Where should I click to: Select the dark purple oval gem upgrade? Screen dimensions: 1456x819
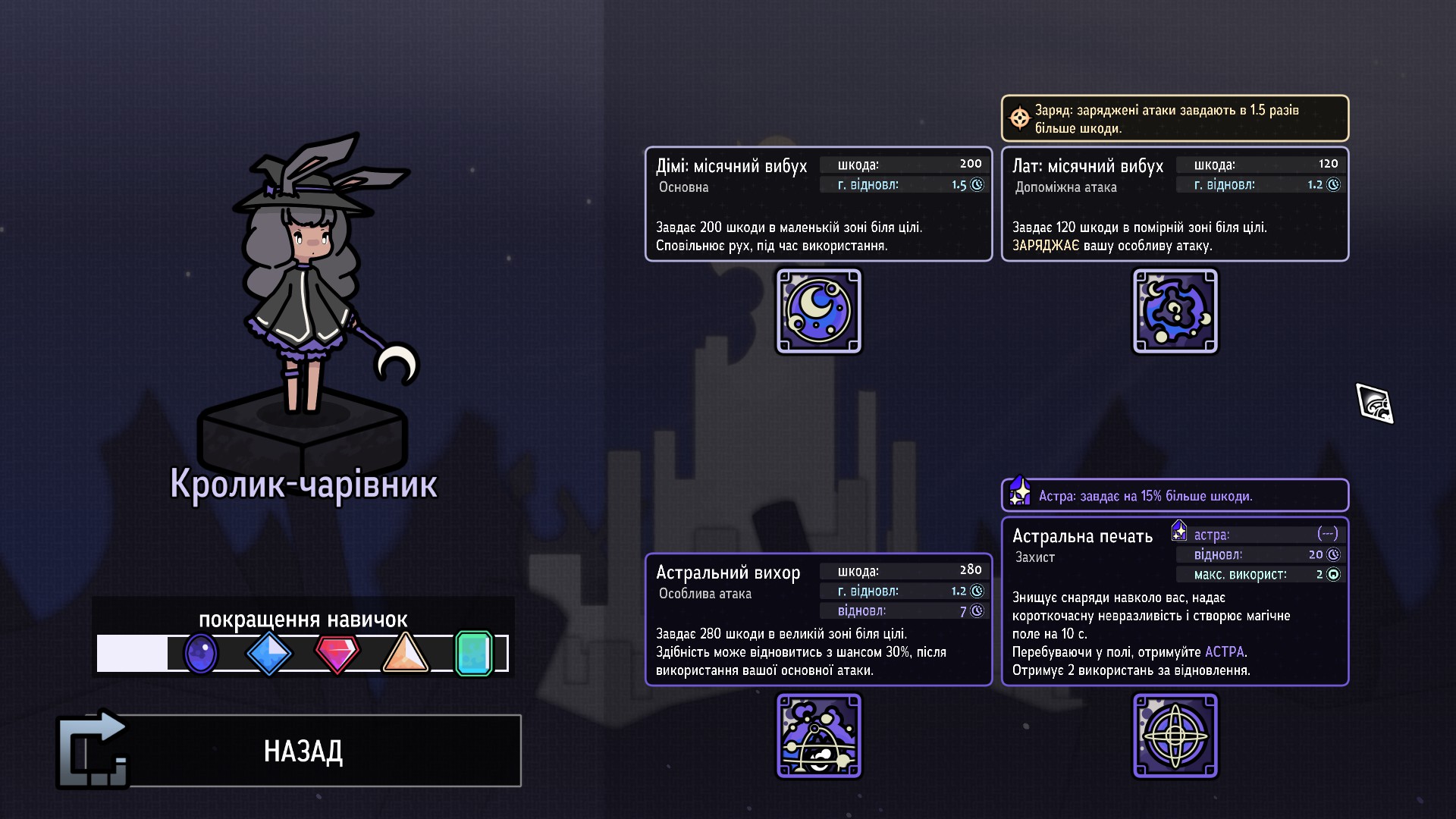(201, 653)
